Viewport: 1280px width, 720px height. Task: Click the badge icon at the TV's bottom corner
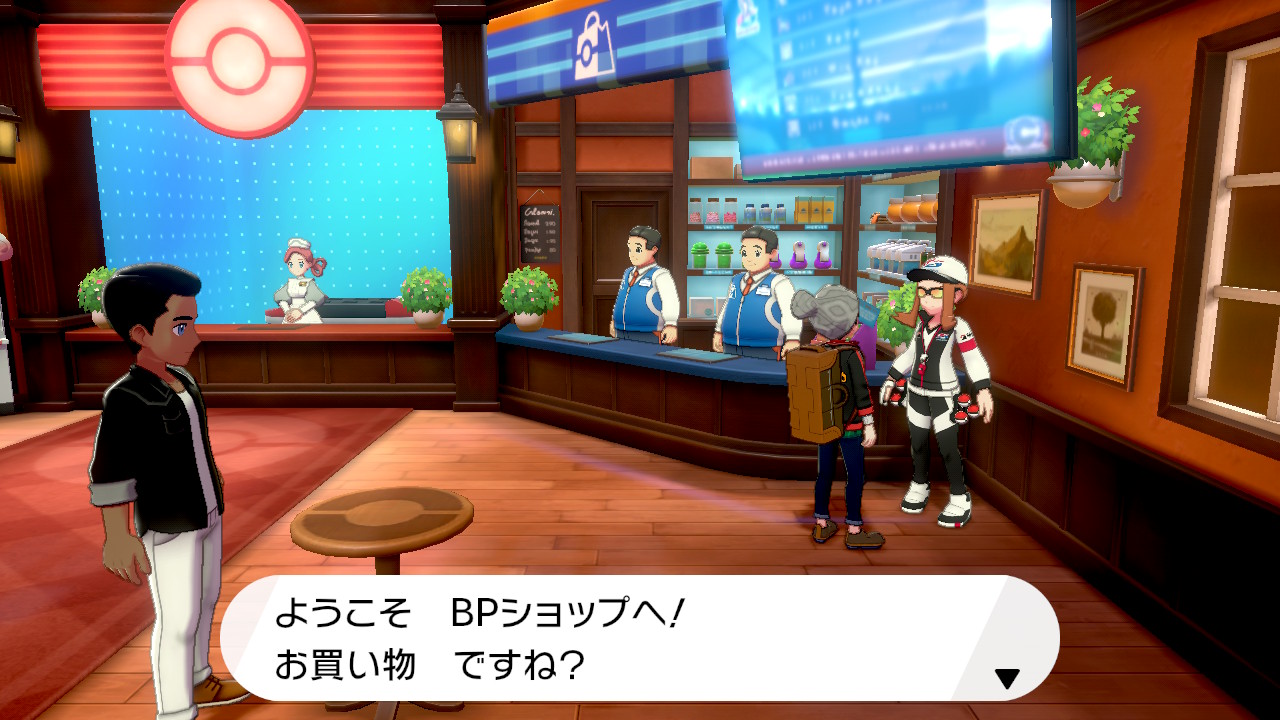1024,131
